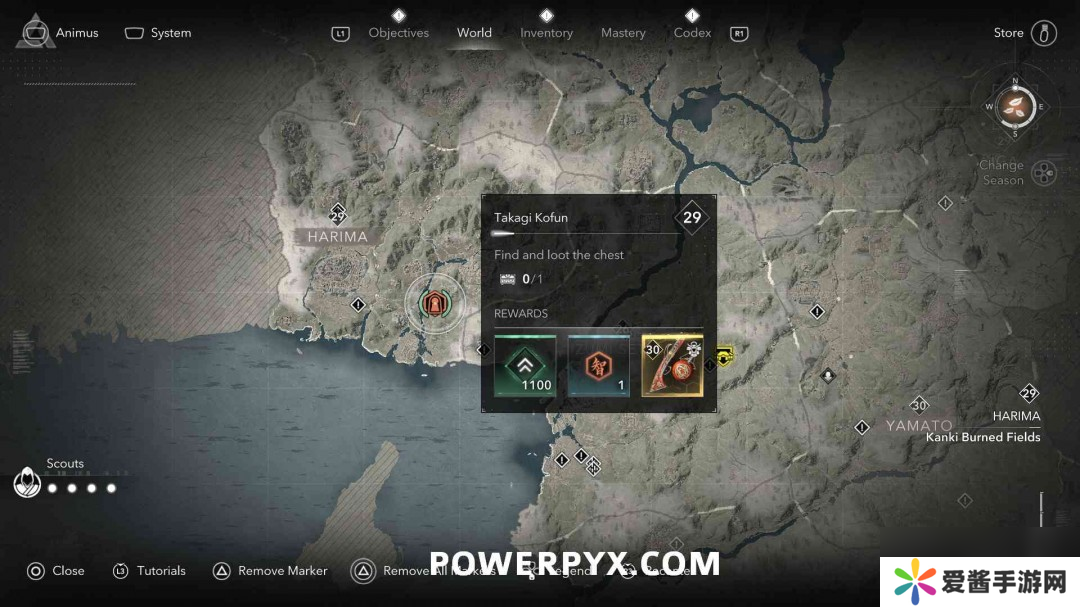The width and height of the screenshot is (1080, 607).
Task: Click the Yamato region label
Action: 919,426
